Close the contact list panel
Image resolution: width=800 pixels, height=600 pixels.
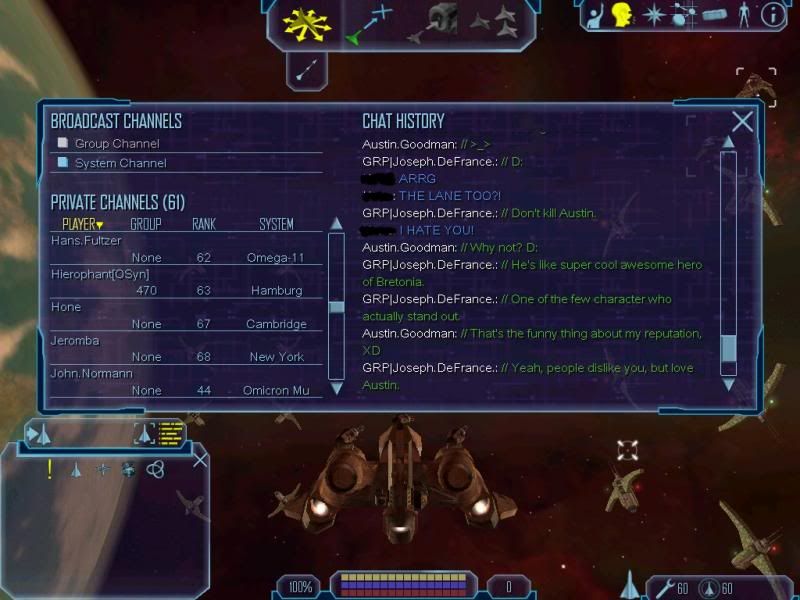coord(200,459)
